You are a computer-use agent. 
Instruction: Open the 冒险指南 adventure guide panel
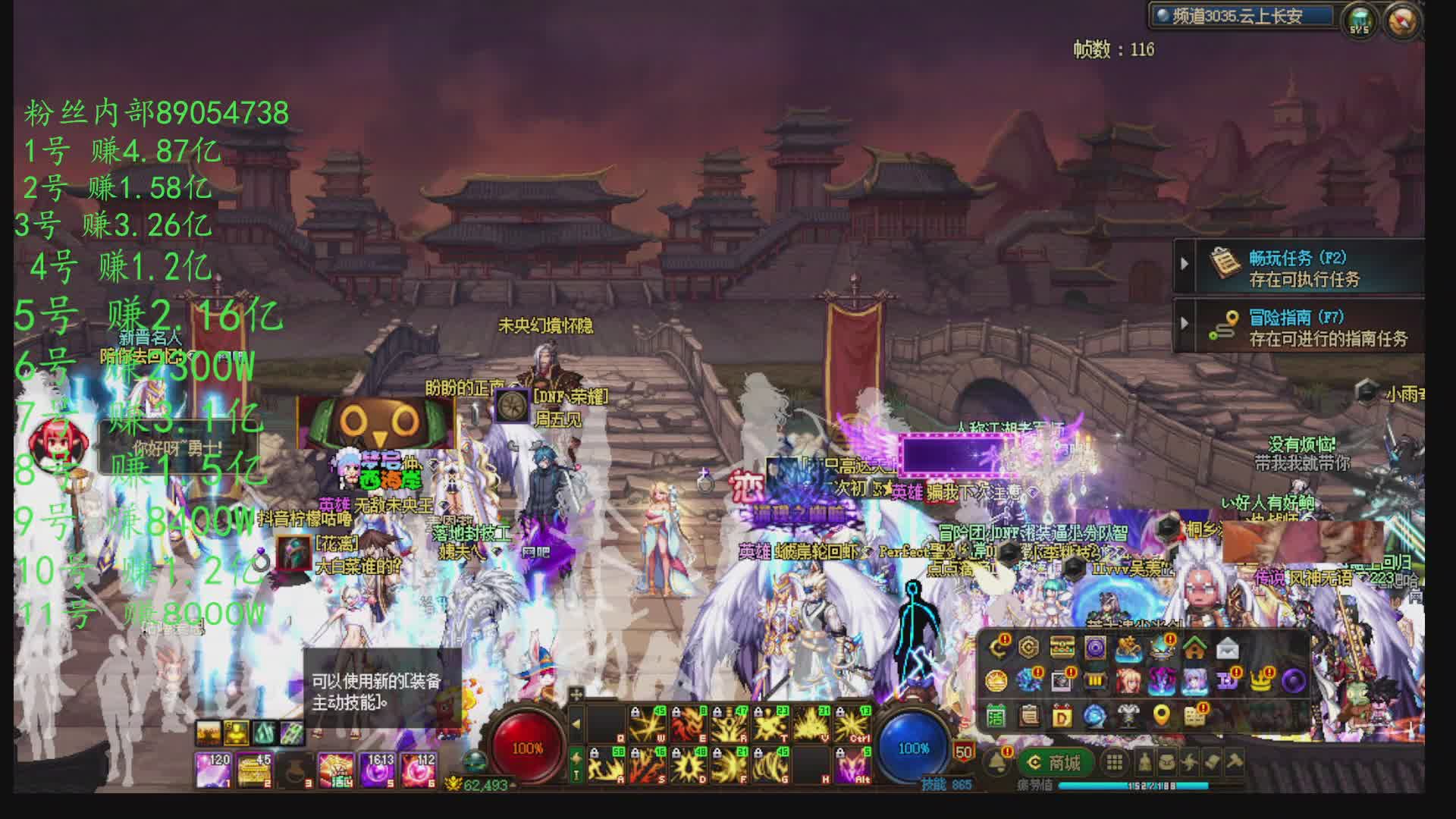click(x=1303, y=327)
